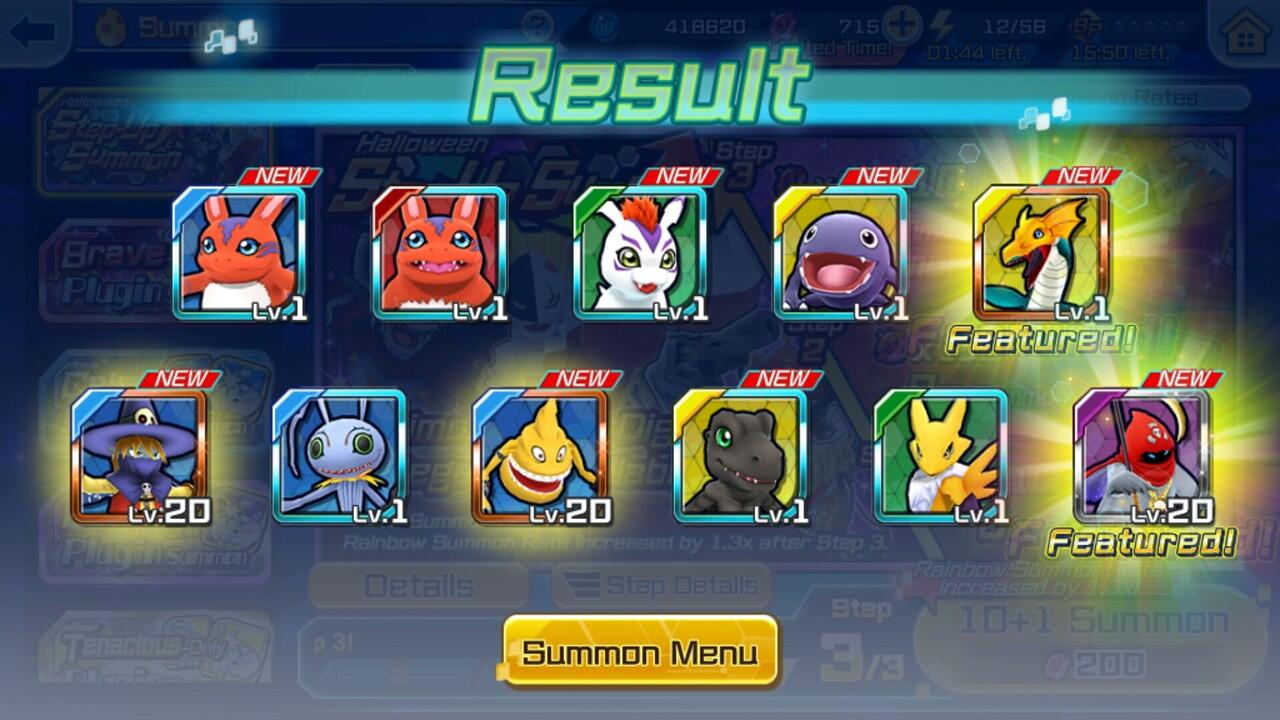Viewport: 1280px width, 720px height.
Task: View the featured yellow-headed dragon Digimon card
Action: coord(1041,253)
